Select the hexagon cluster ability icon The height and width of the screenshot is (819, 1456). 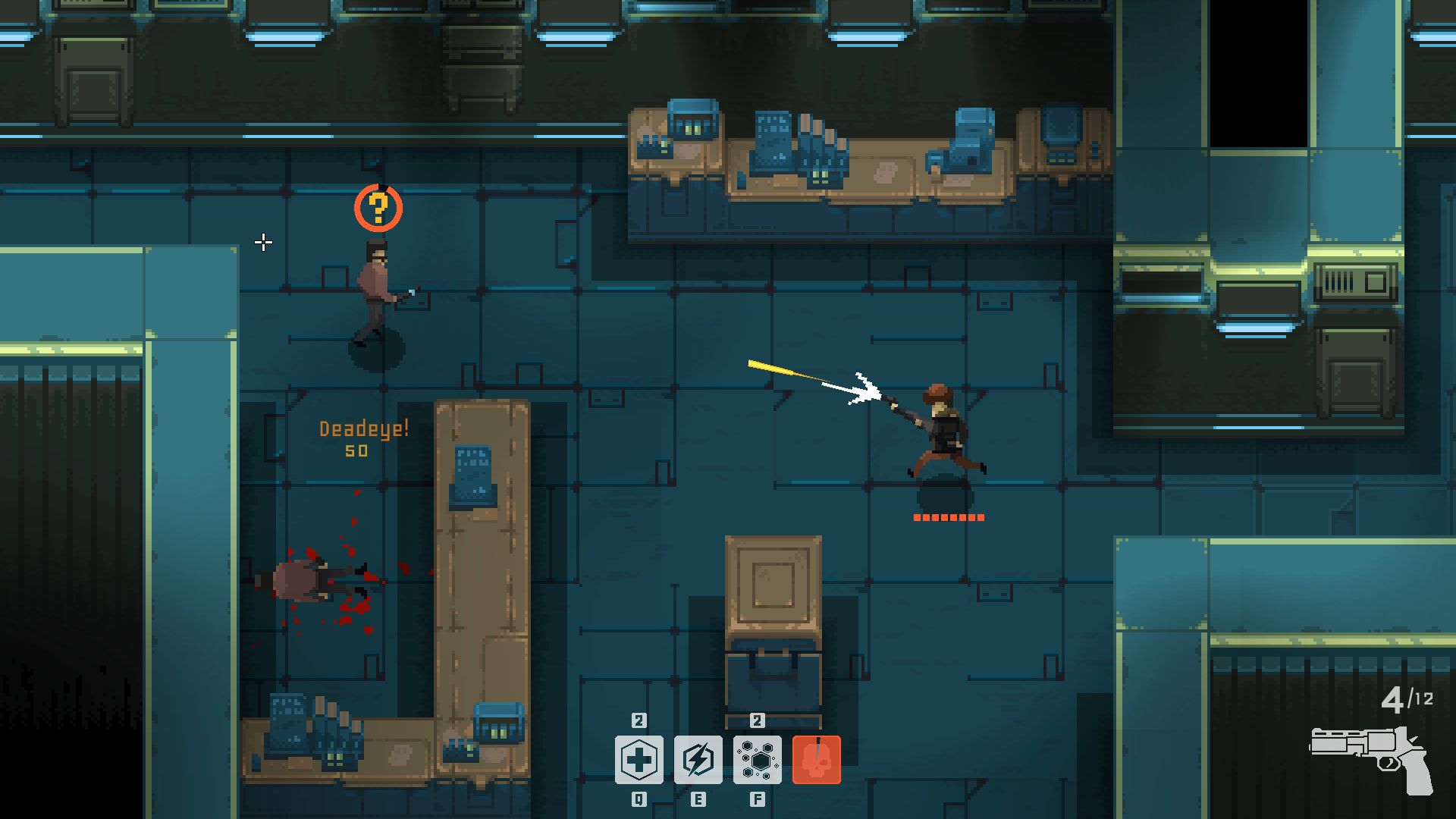[757, 760]
